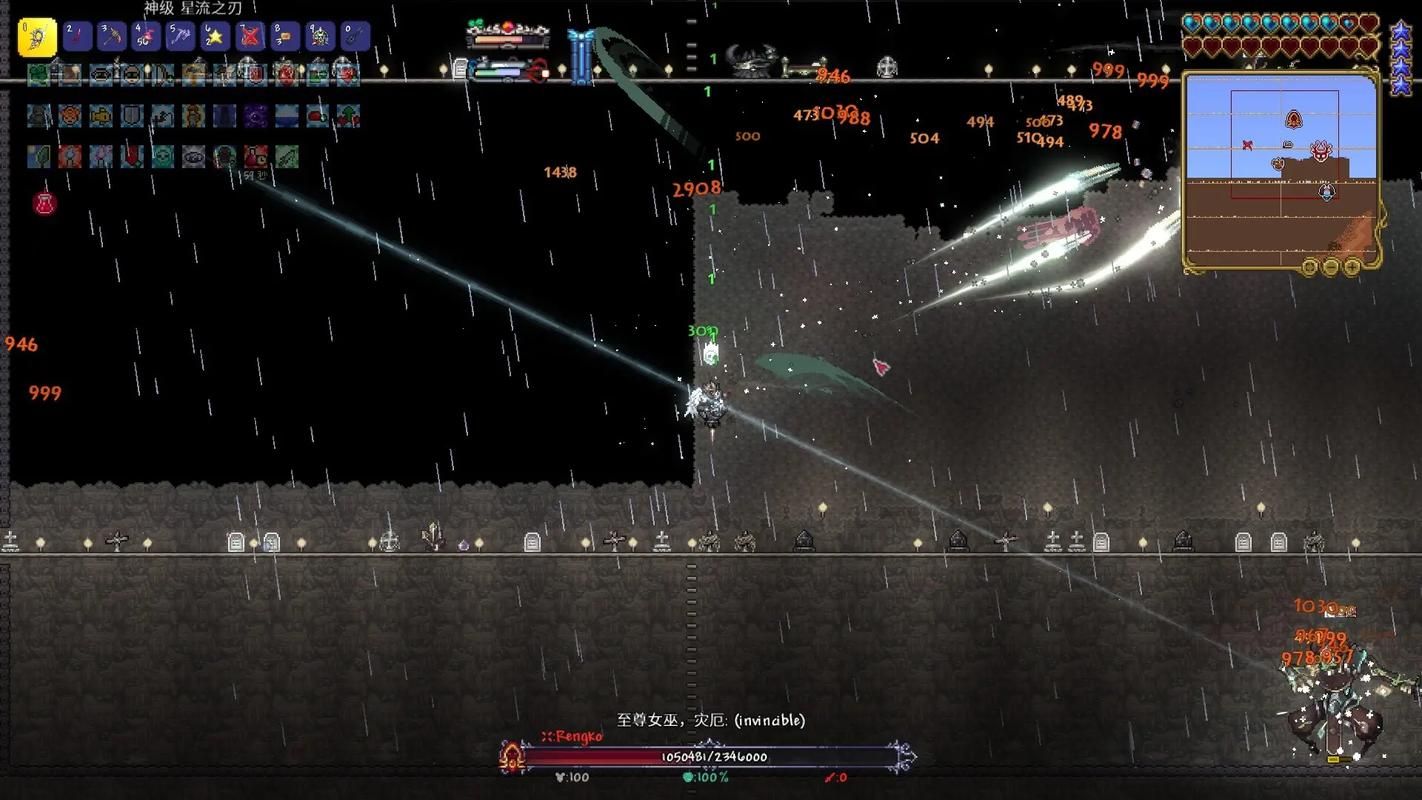Click the boss skull marker on the minimap
Screen dimensions: 1422x800
pos(1322,152)
